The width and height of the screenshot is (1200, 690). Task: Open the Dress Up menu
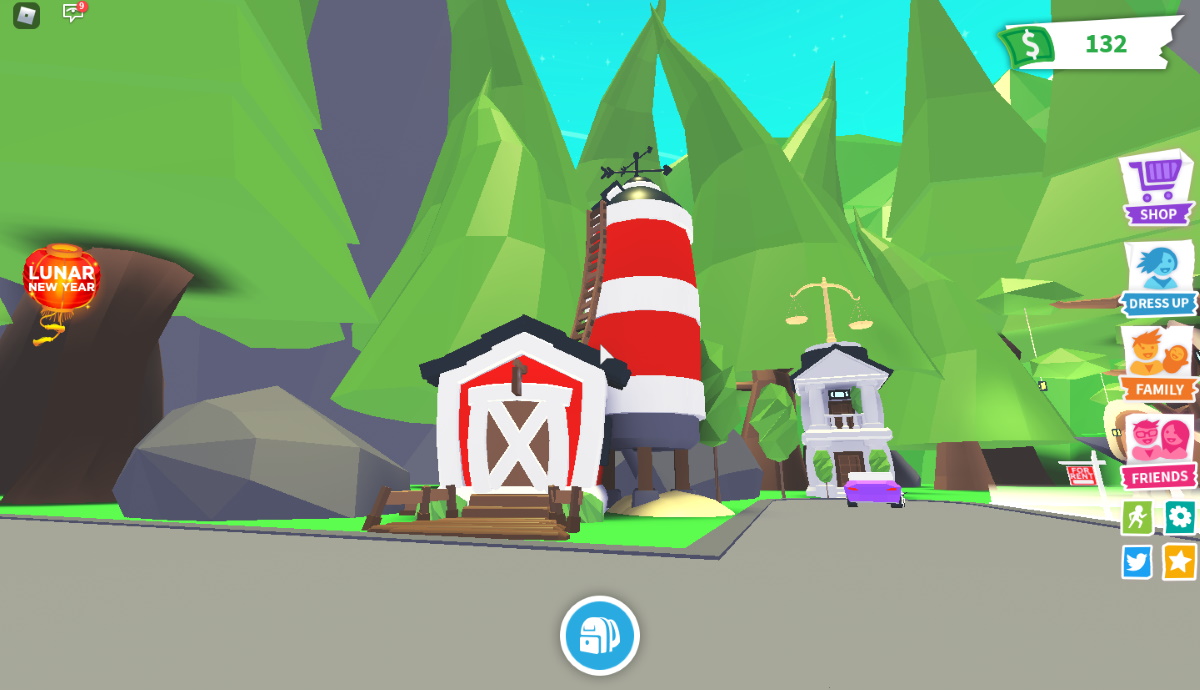point(1159,278)
